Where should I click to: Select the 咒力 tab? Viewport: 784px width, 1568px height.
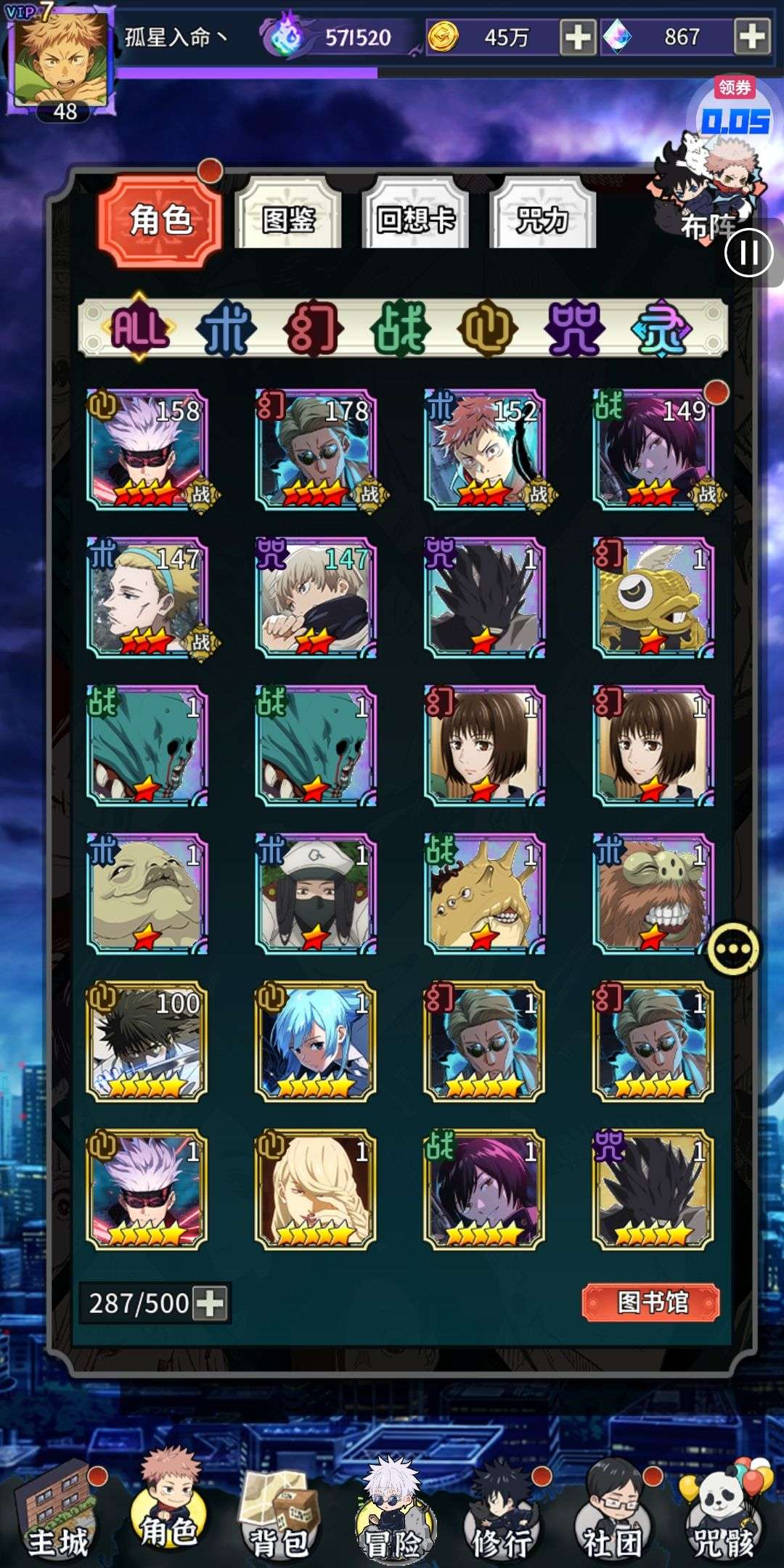point(542,217)
